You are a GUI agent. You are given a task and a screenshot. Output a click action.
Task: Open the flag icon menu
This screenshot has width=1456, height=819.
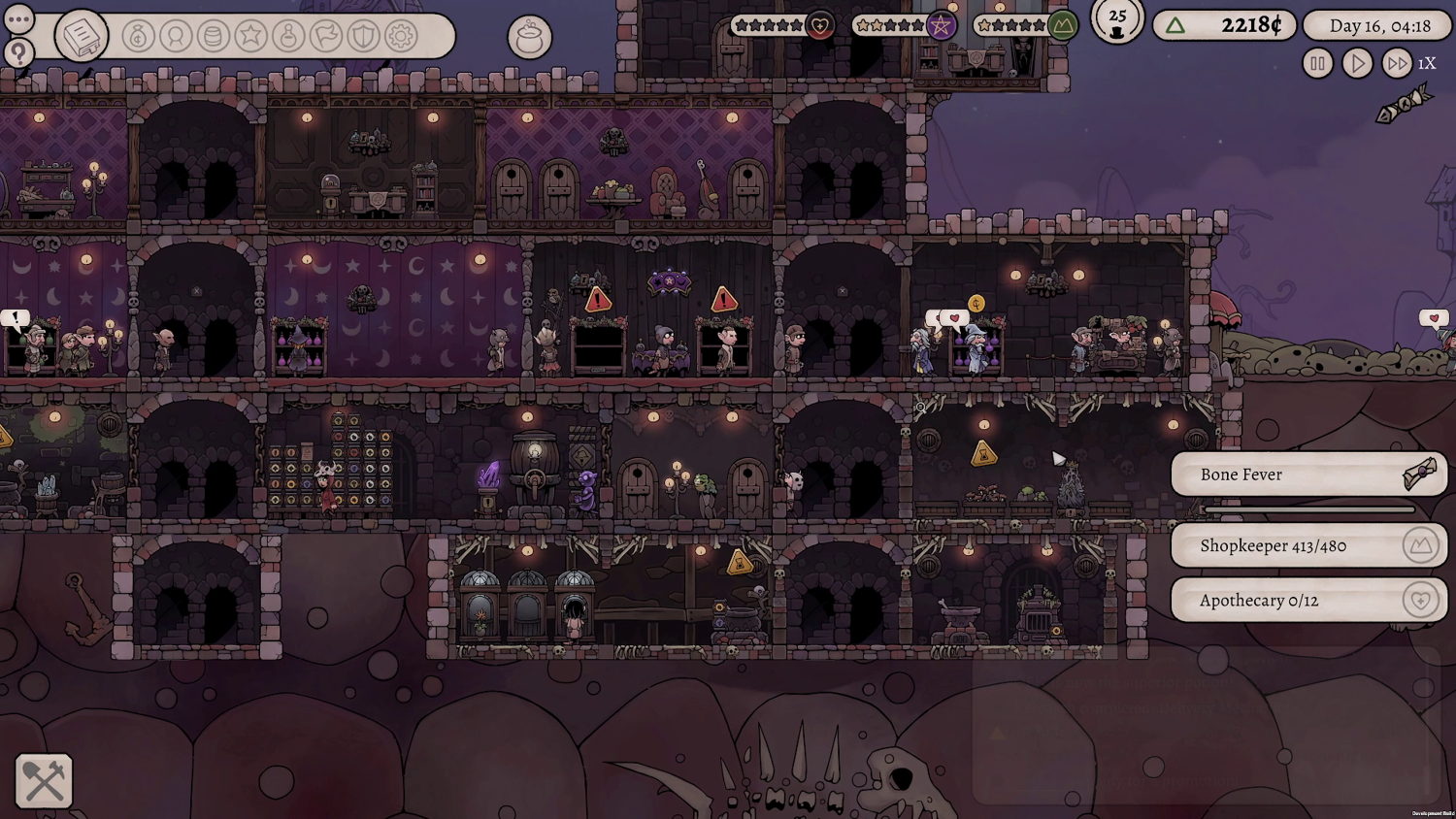[x=326, y=37]
